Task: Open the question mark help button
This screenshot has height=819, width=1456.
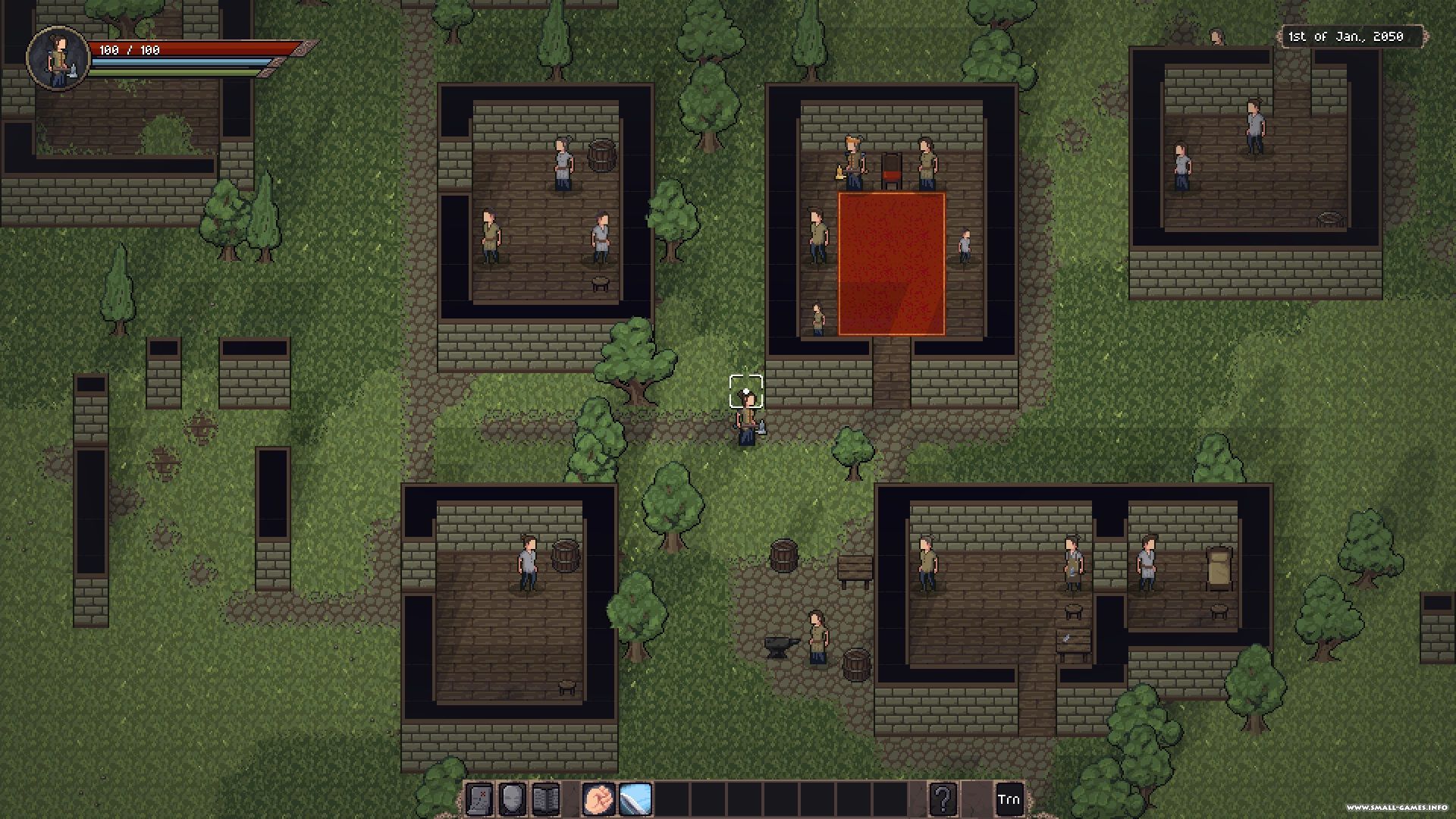Action: click(x=943, y=799)
